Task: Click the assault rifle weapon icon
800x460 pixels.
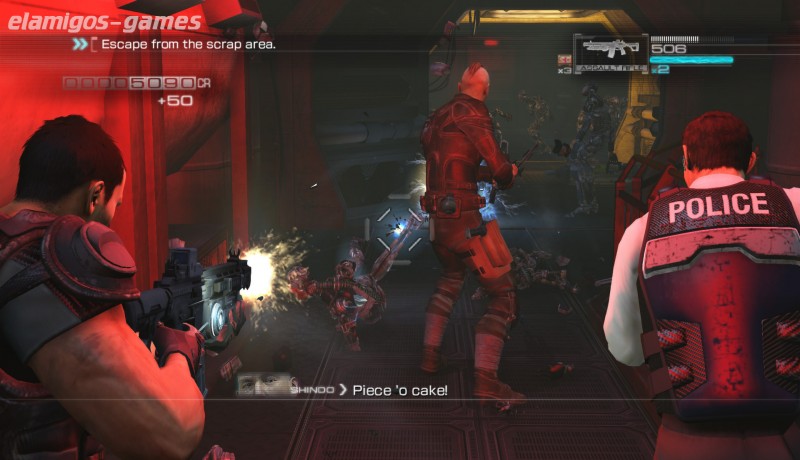Action: 609,50
